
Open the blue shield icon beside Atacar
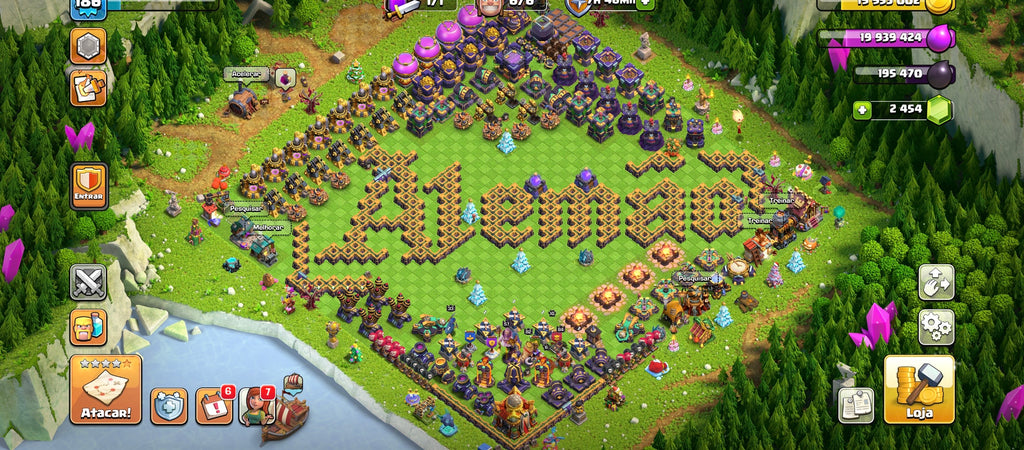coord(169,405)
